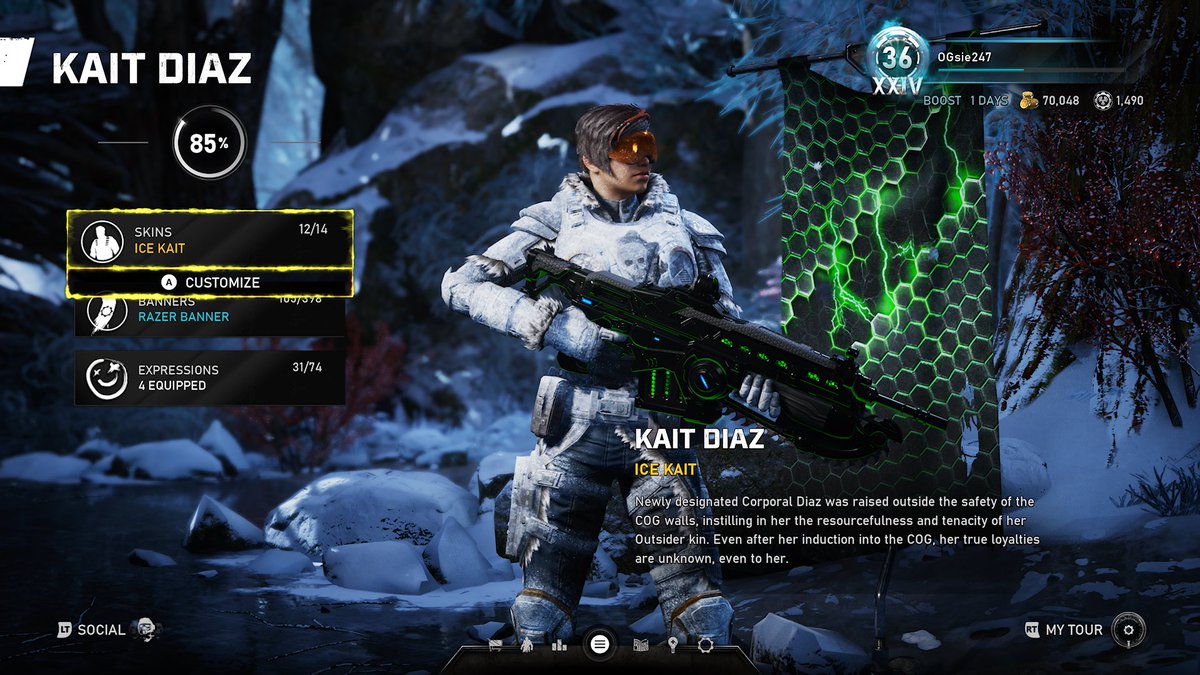The height and width of the screenshot is (675, 1200).
Task: Open the stats bar-chart tab
Action: pos(561,645)
